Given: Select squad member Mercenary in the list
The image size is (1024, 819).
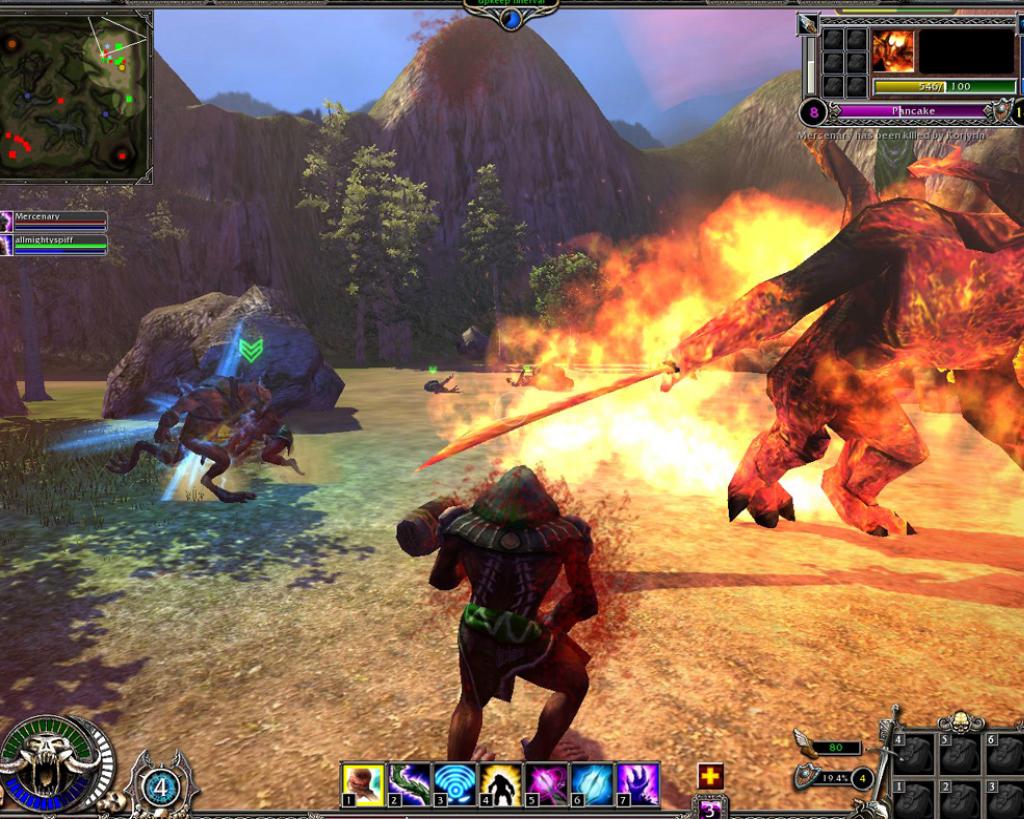Looking at the screenshot, I should 55,220.
